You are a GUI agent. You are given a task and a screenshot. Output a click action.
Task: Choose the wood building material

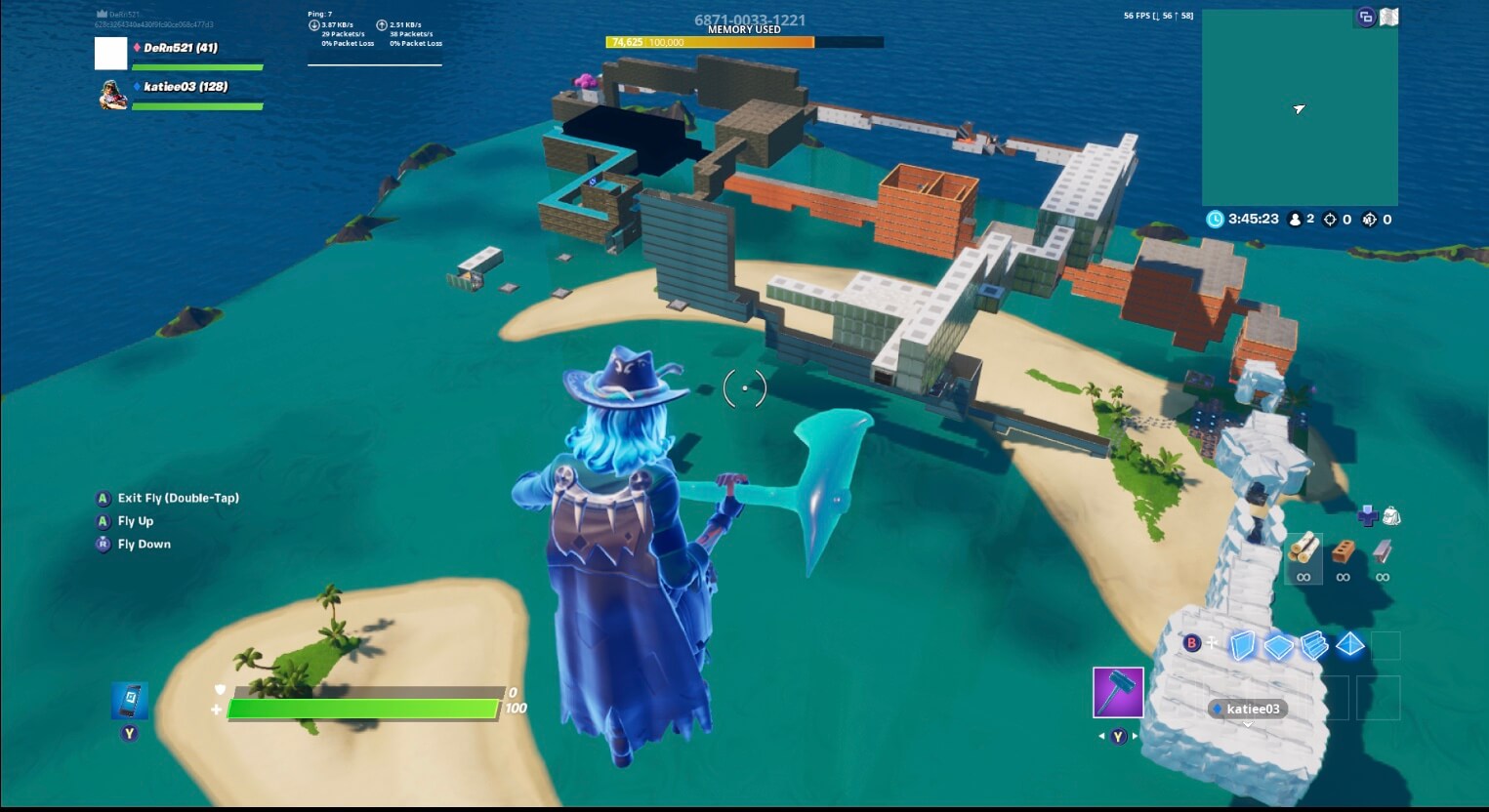click(x=1303, y=554)
